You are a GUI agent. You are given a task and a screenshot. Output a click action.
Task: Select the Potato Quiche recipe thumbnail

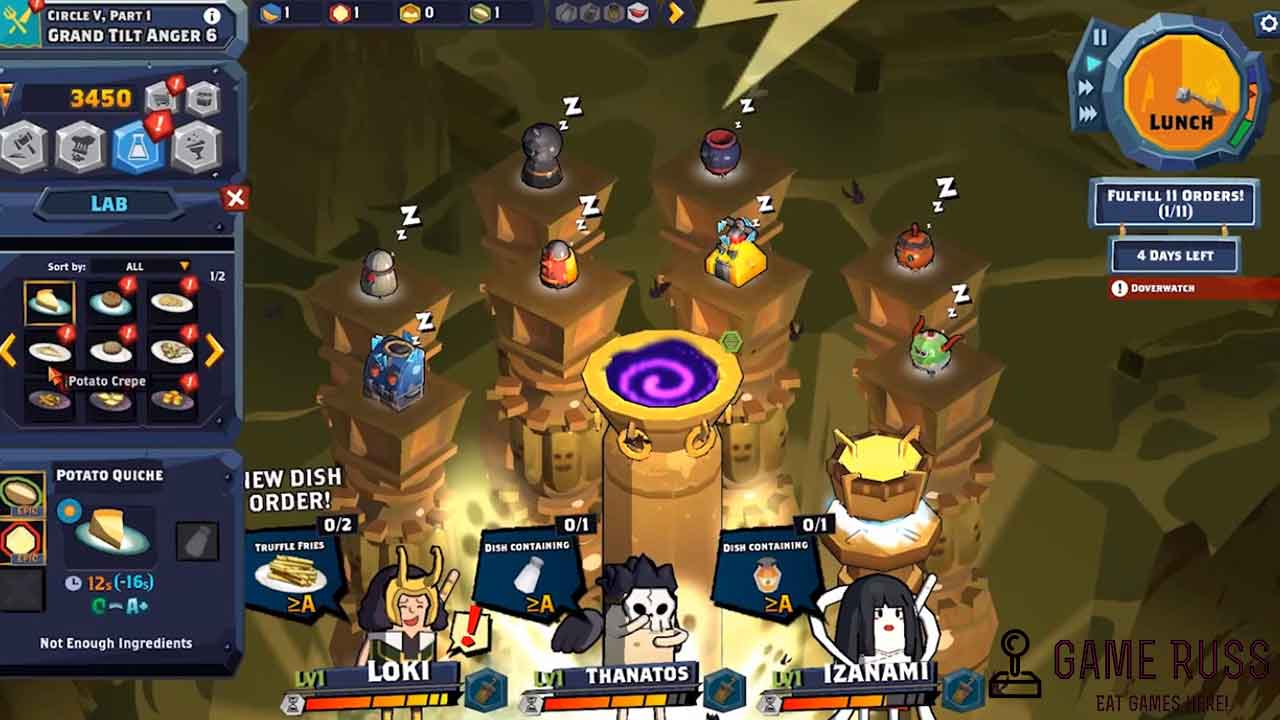point(49,303)
